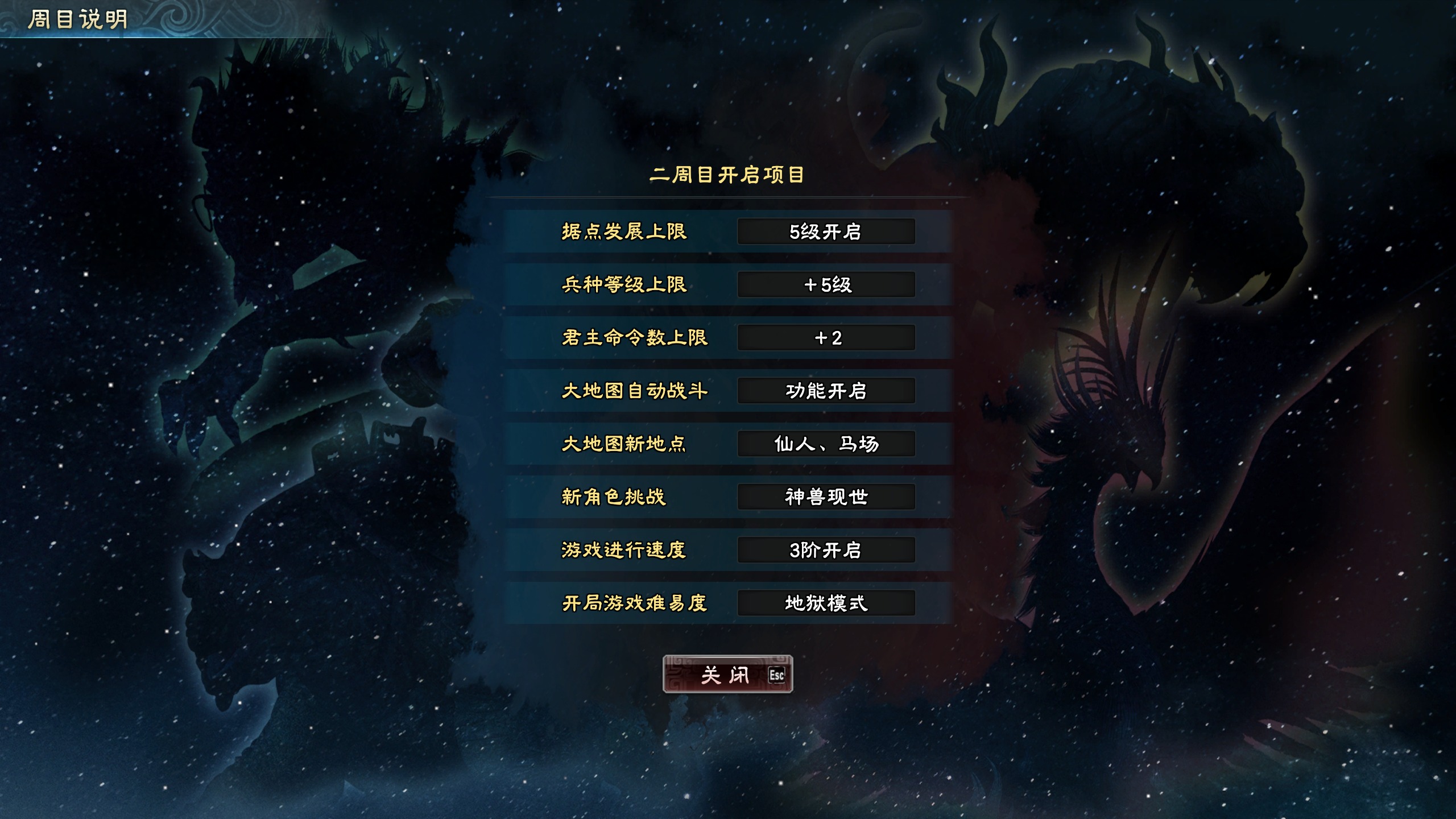Select the 周目说明 header tab
This screenshot has height=819, width=1456.
click(73, 17)
